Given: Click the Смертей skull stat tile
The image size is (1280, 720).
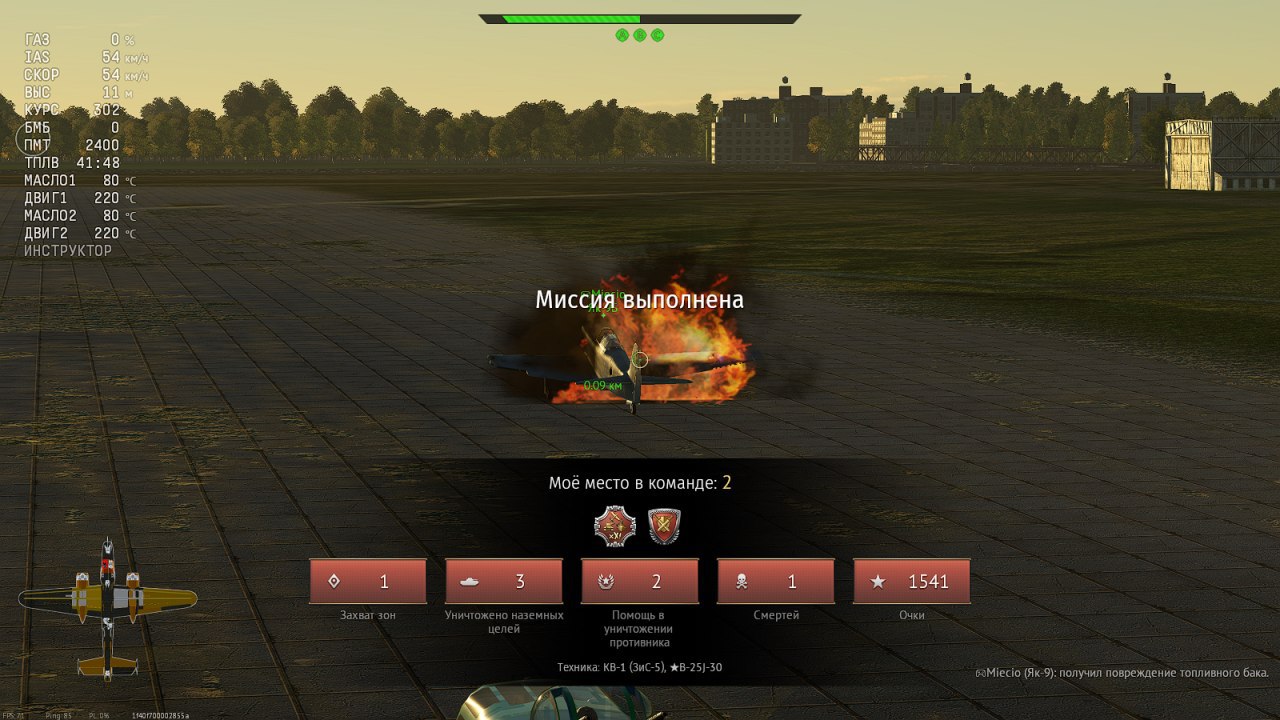Looking at the screenshot, I should tap(776, 581).
